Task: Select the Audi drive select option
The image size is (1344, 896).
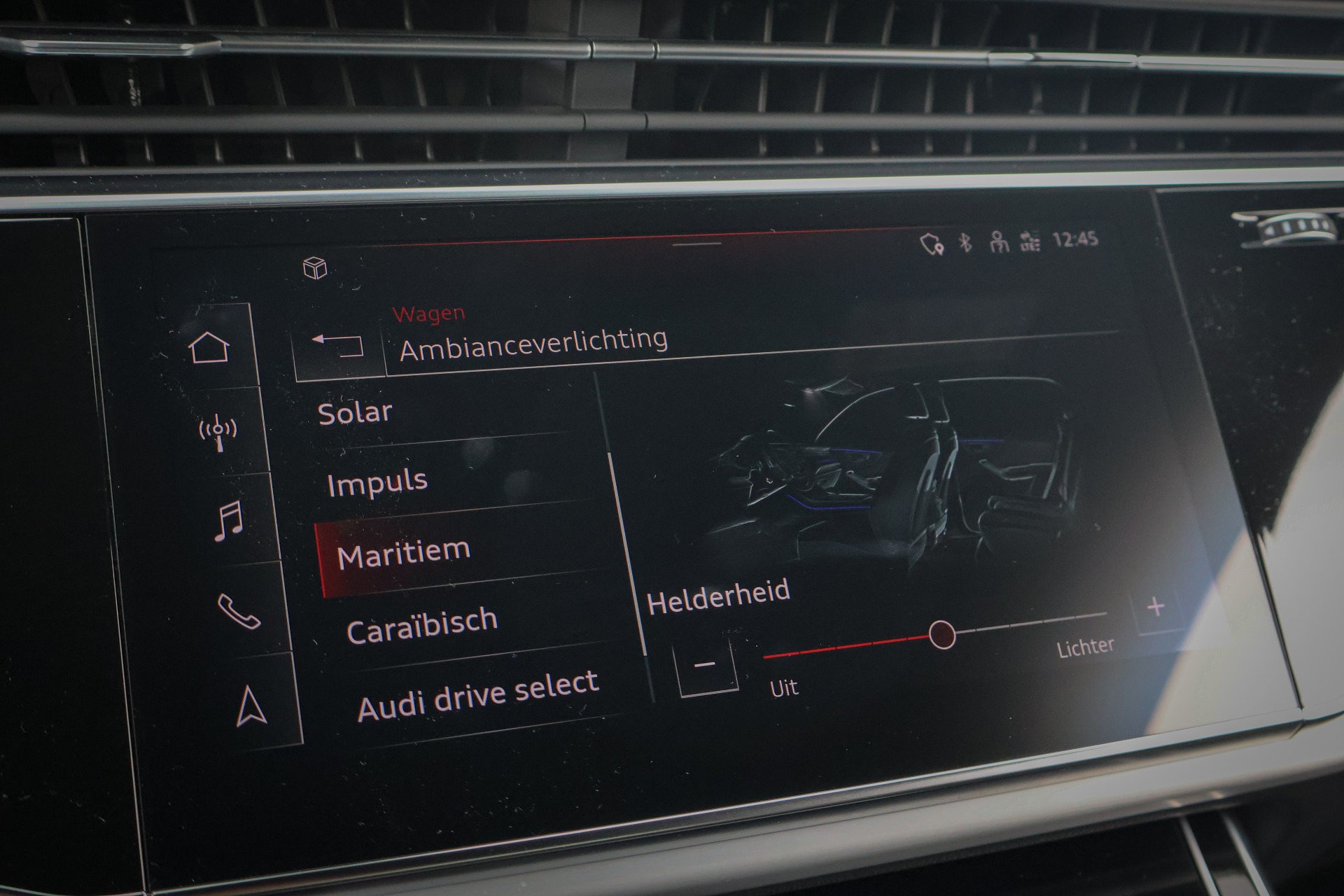Action: click(x=478, y=694)
